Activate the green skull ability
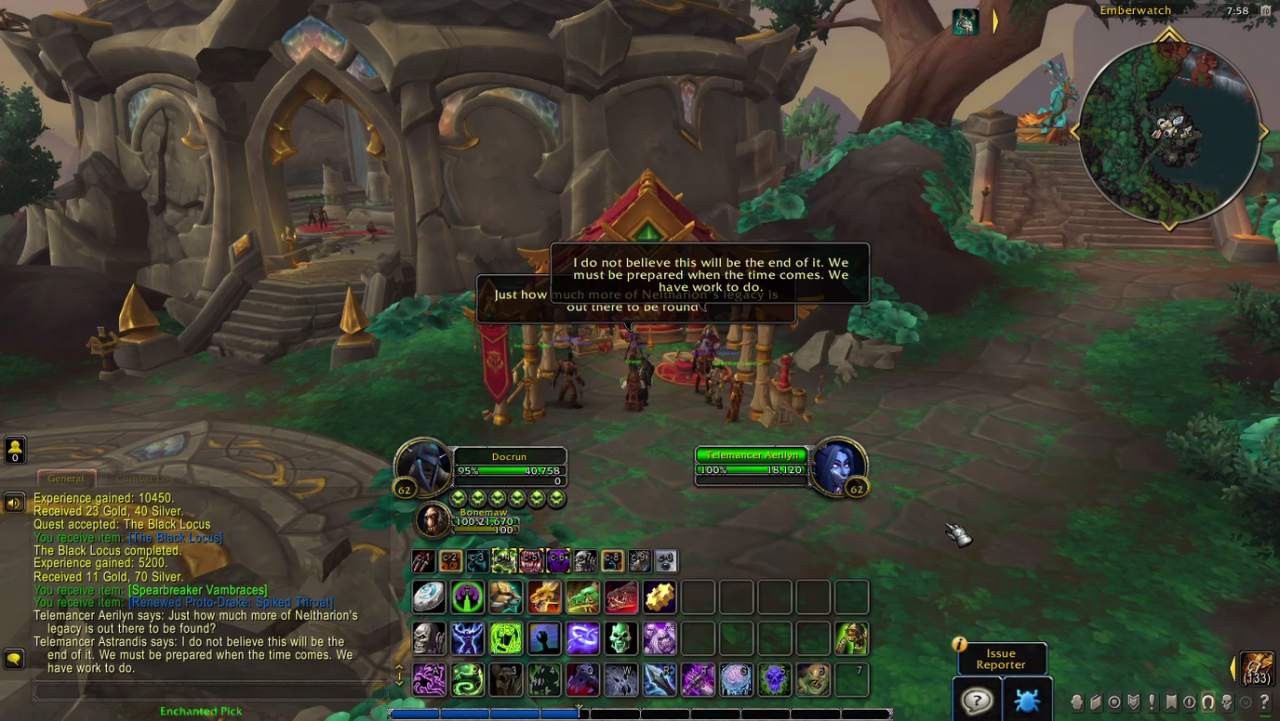This screenshot has height=721, width=1280. point(620,638)
